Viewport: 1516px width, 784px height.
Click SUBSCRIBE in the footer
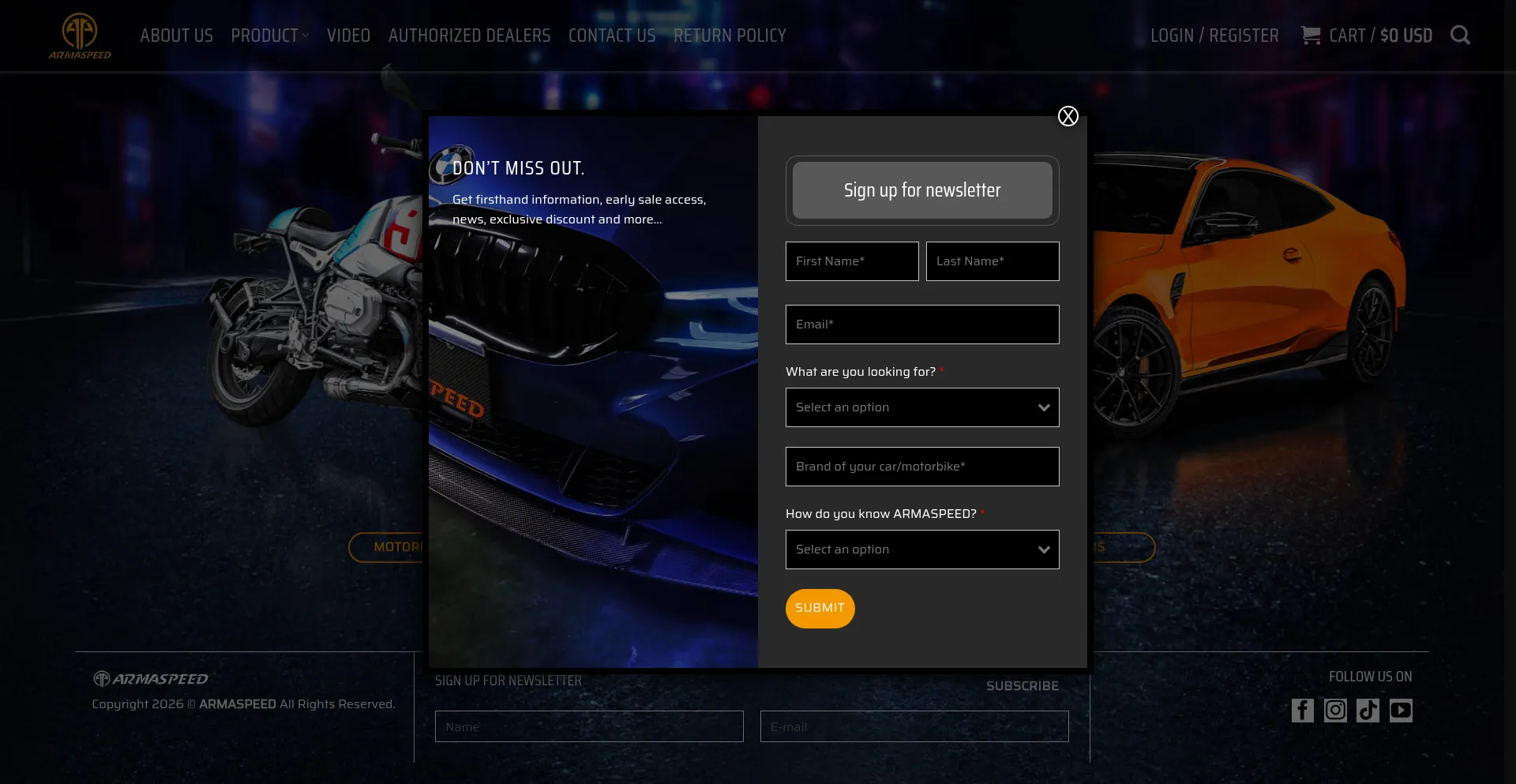(x=1022, y=685)
